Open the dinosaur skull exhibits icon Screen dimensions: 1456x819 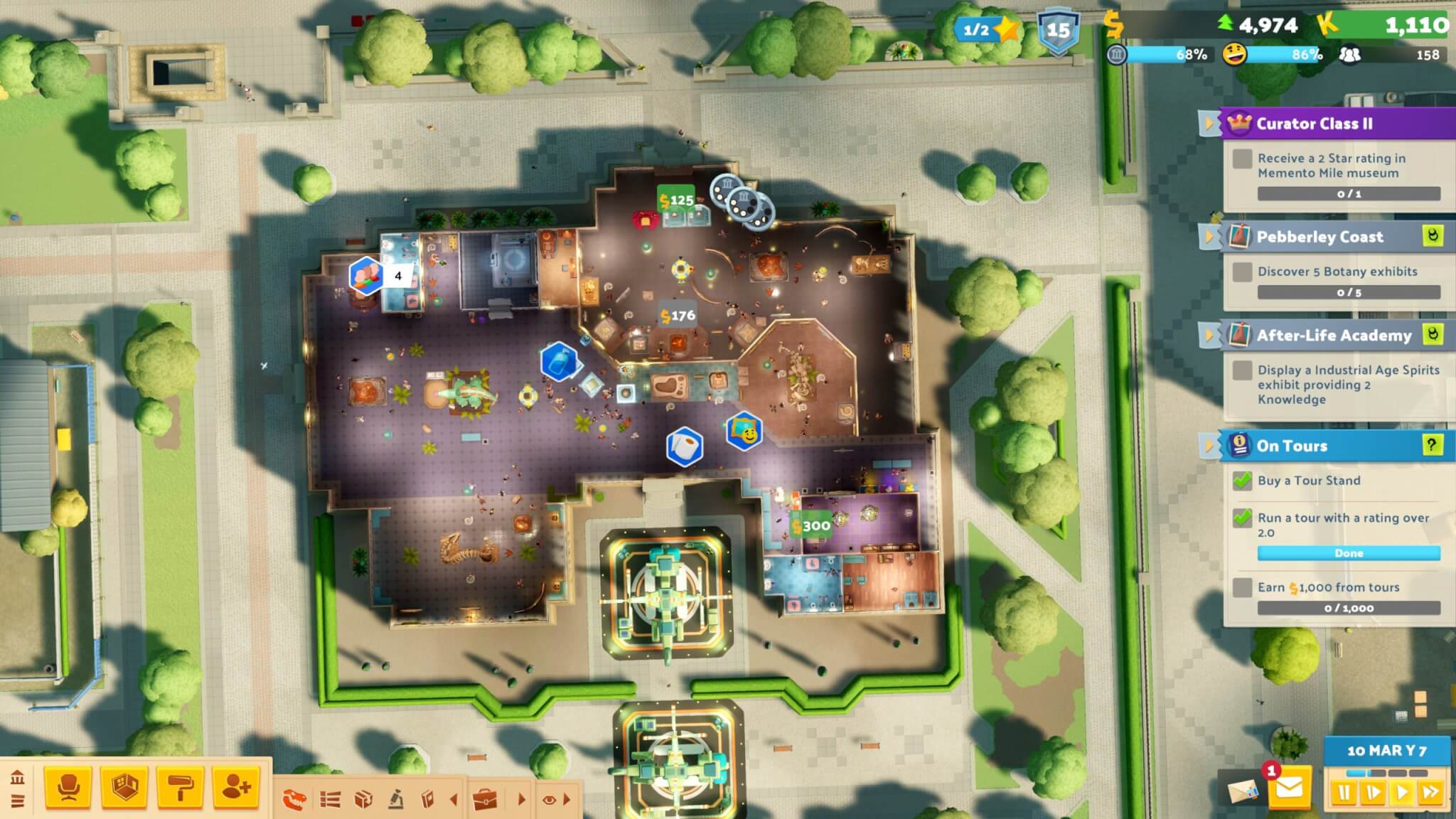coord(294,800)
